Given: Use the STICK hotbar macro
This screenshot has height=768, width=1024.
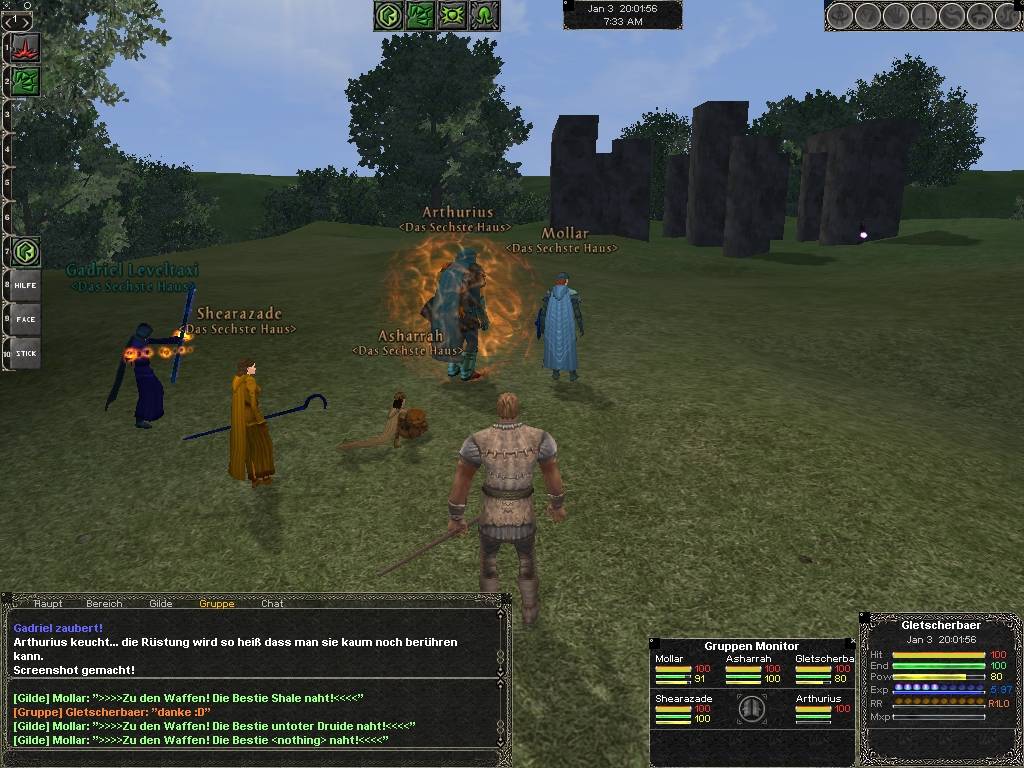Looking at the screenshot, I should (26, 353).
